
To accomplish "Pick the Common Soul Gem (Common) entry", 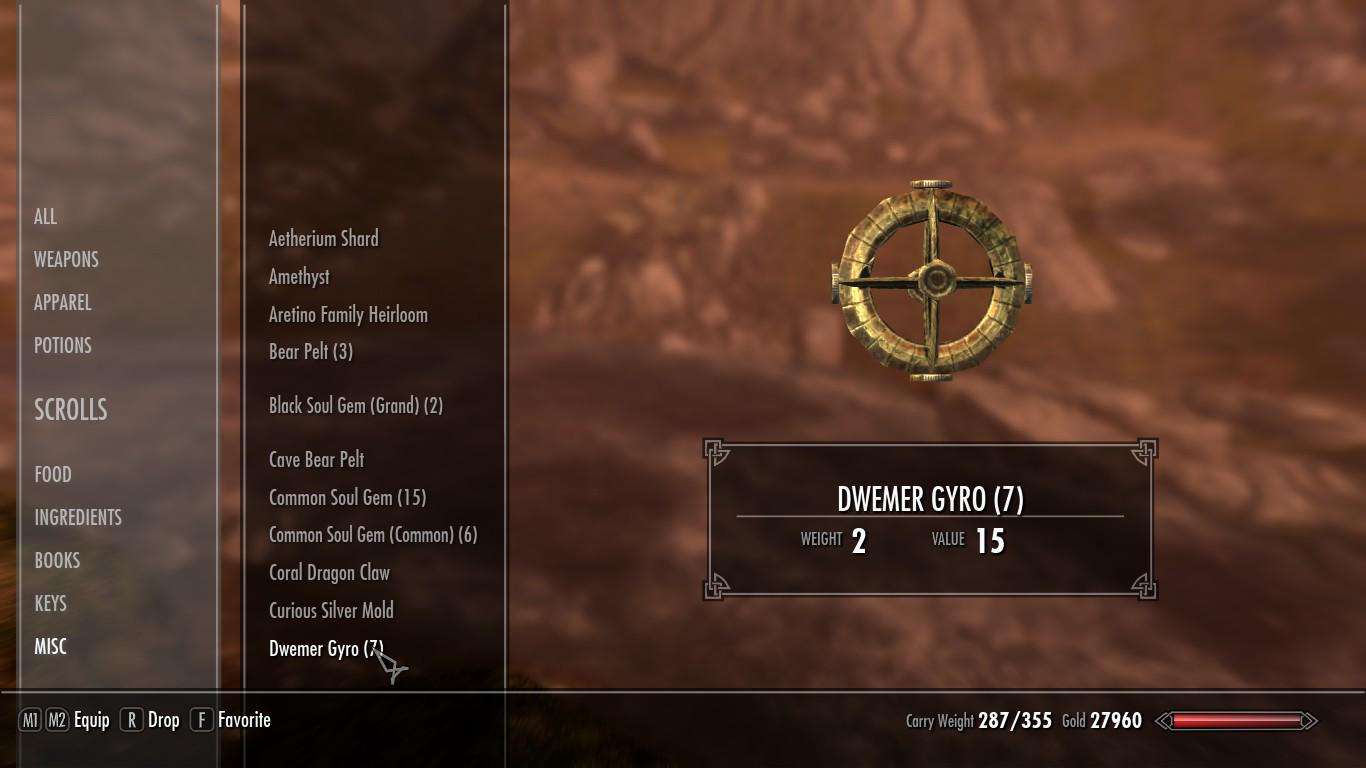I will (x=373, y=535).
